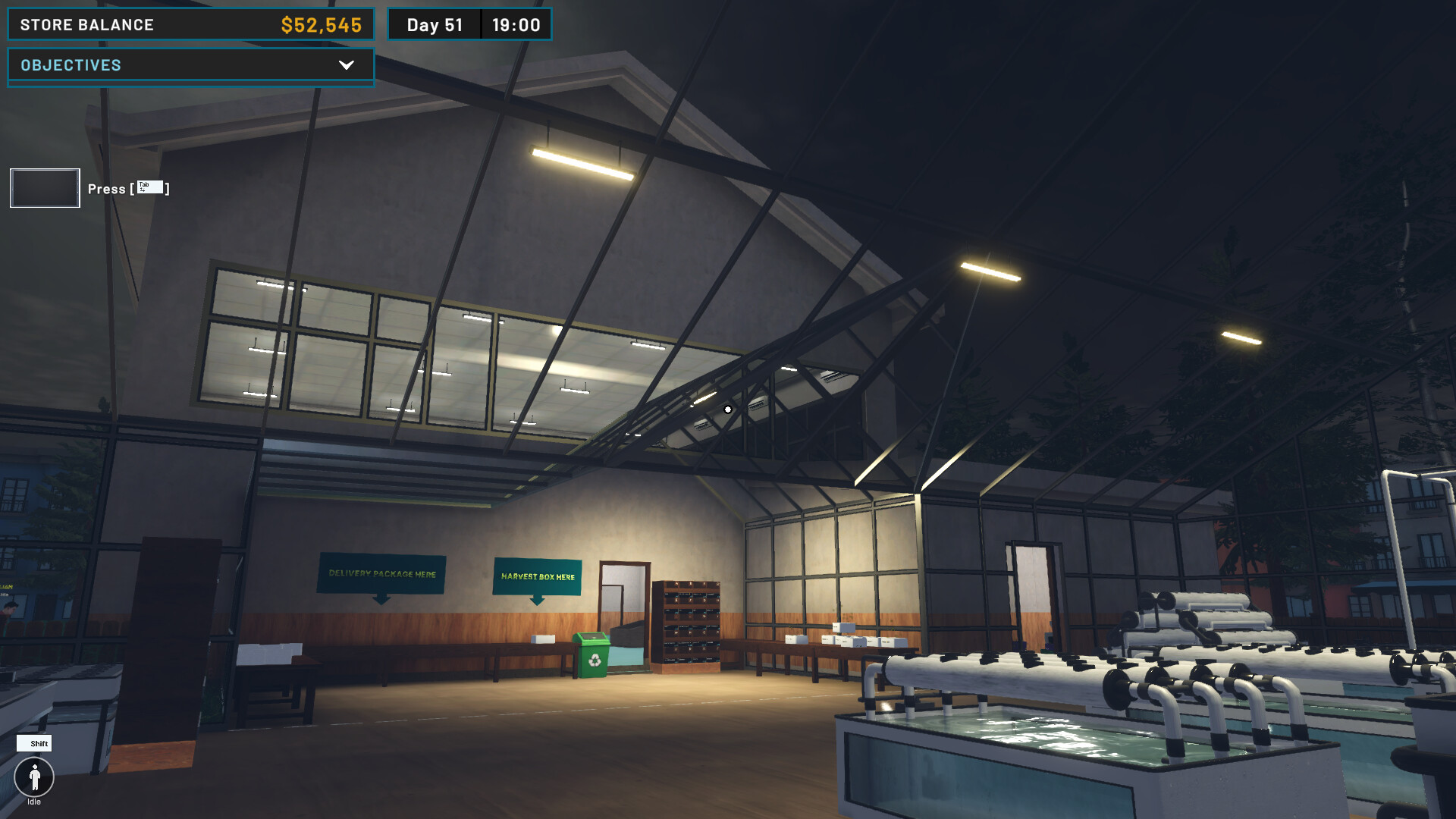Select the empty inventory hotbar slot
Viewport: 1456px width, 819px height.
click(x=44, y=187)
